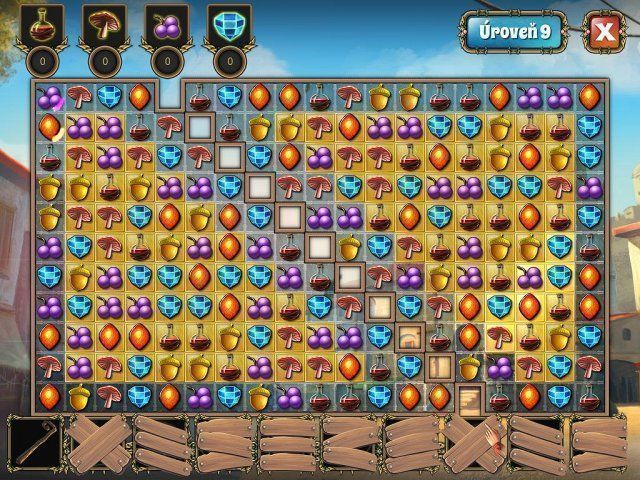
Task: Click the blue gem goal icon
Action: pyautogui.click(x=227, y=25)
